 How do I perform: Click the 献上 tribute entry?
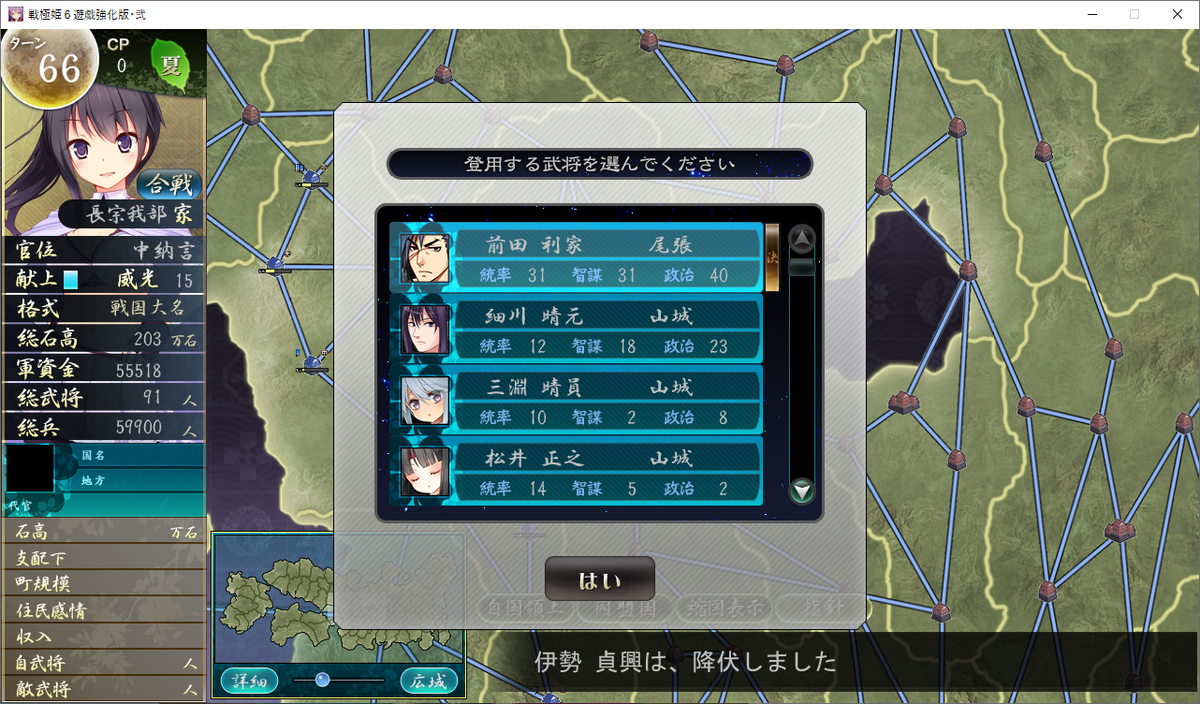pos(38,280)
